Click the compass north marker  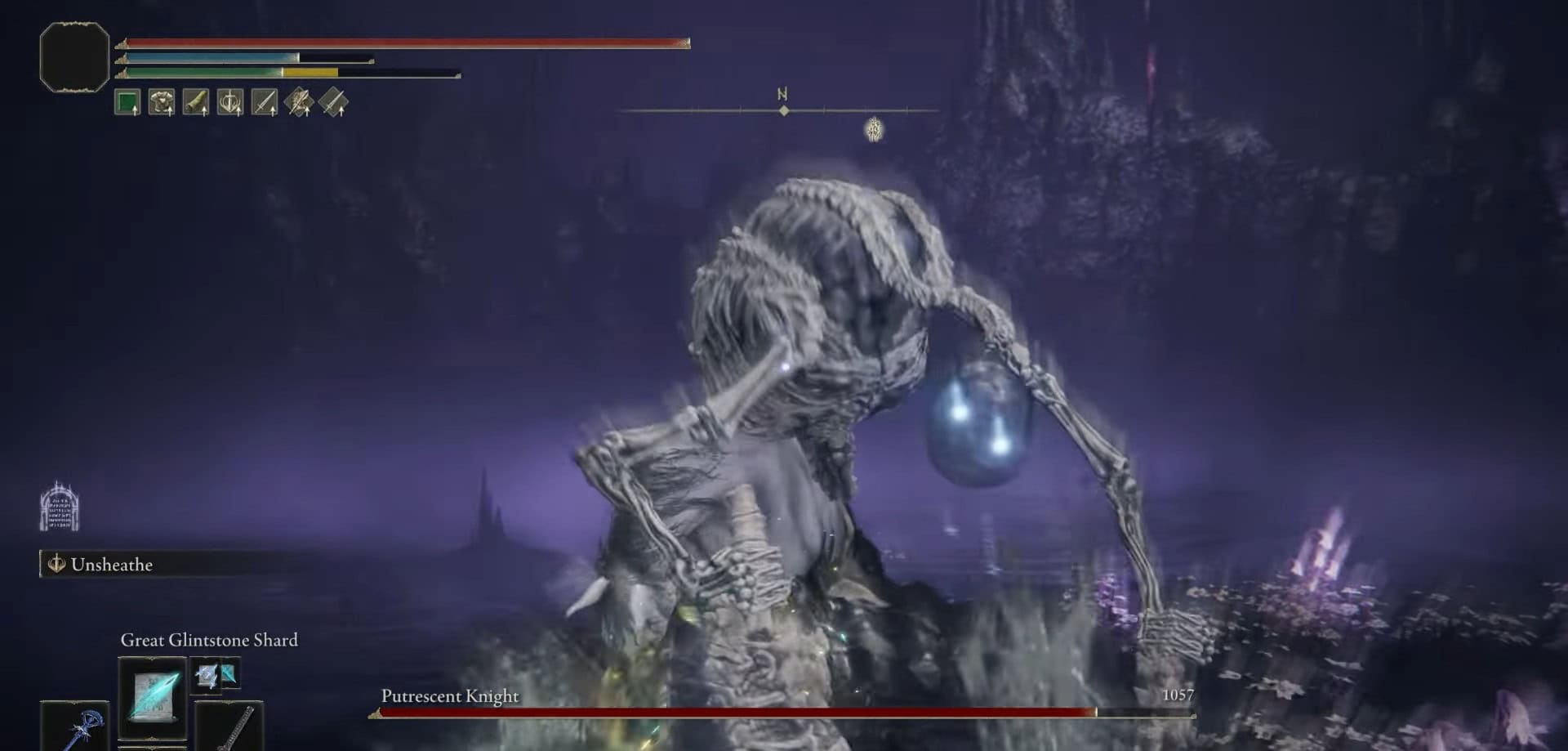coord(782,96)
